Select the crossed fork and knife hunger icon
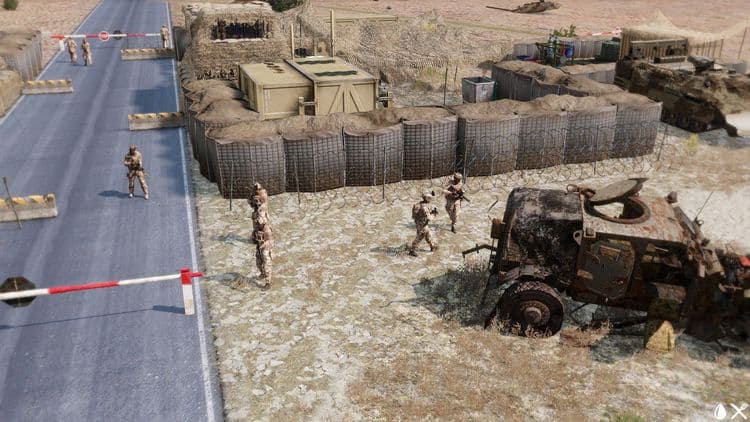750x422 pixels. click(738, 411)
